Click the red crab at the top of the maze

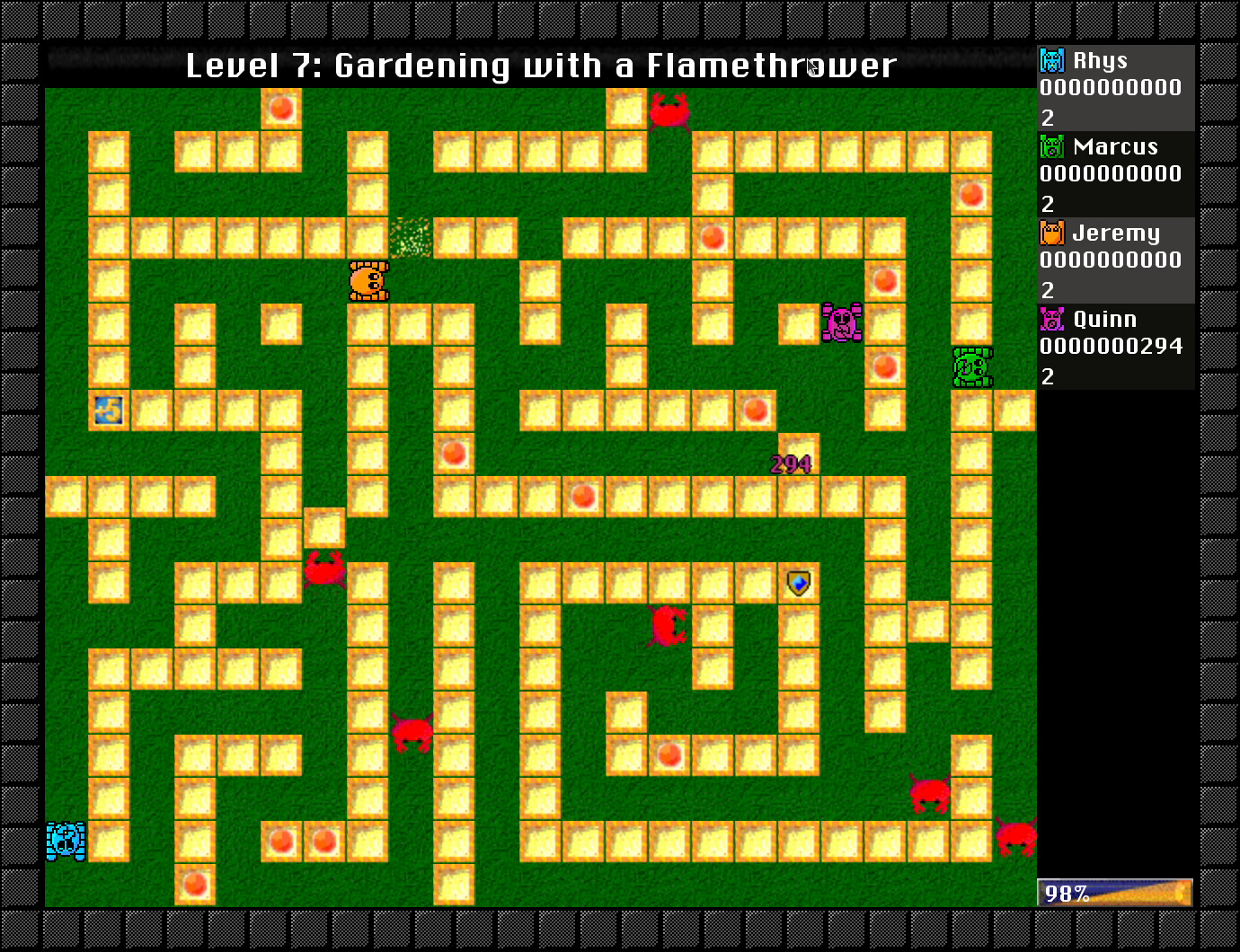tap(669, 113)
